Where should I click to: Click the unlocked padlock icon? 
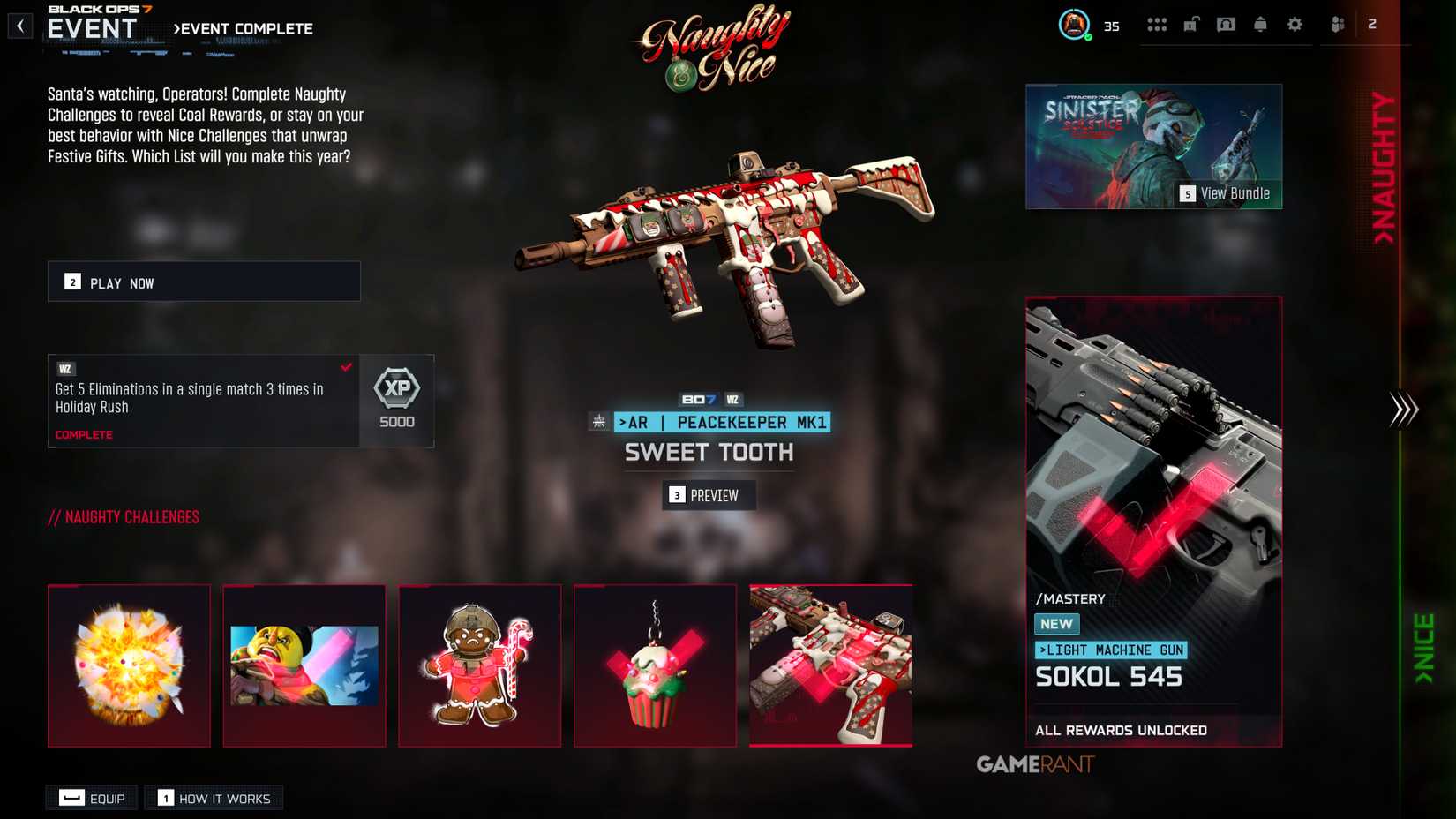(x=1190, y=25)
